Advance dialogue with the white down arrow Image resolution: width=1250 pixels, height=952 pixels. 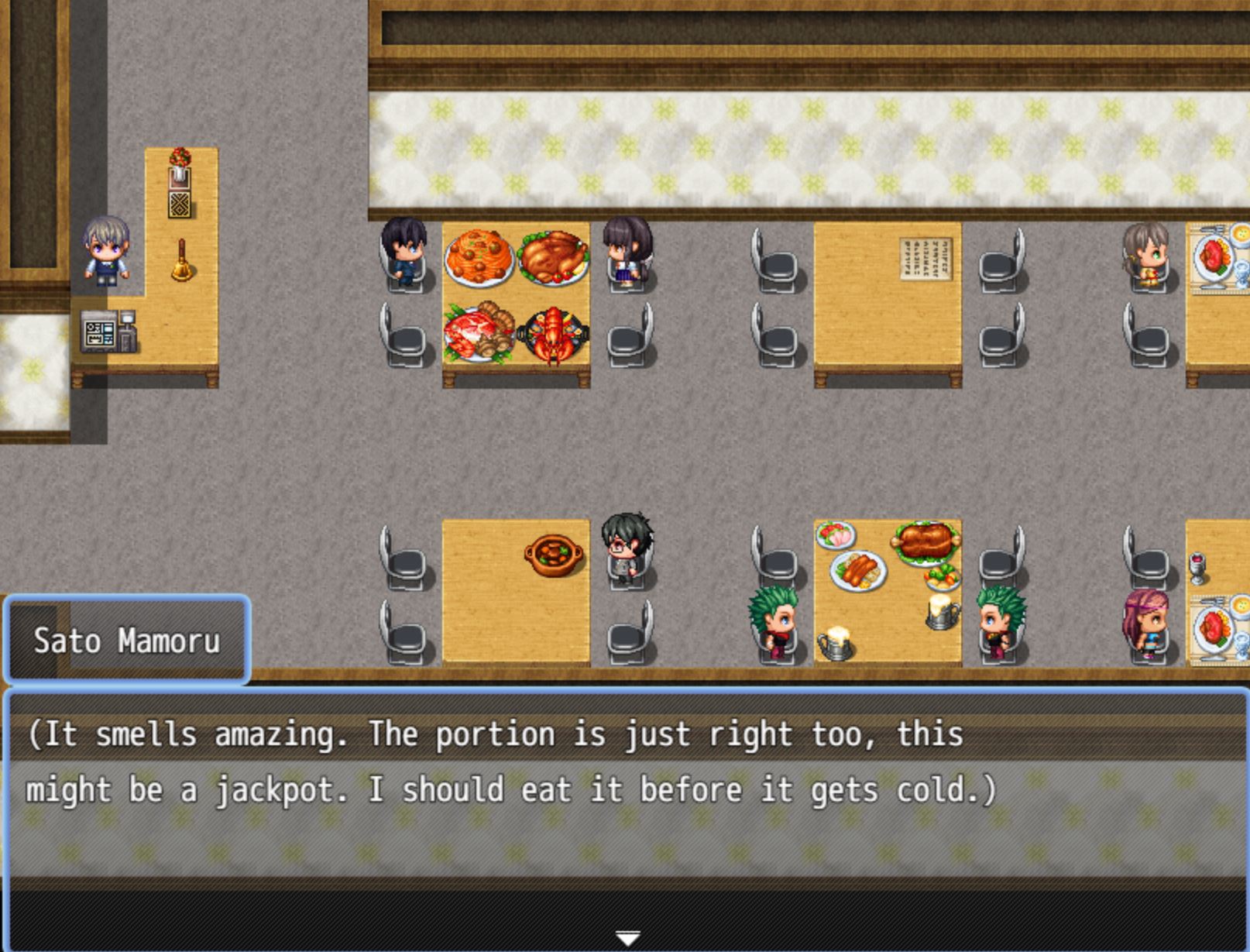pyautogui.click(x=627, y=938)
